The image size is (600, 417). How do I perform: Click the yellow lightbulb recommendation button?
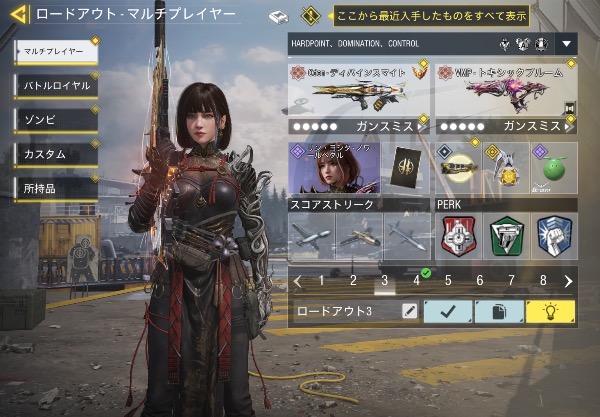[x=551, y=311]
